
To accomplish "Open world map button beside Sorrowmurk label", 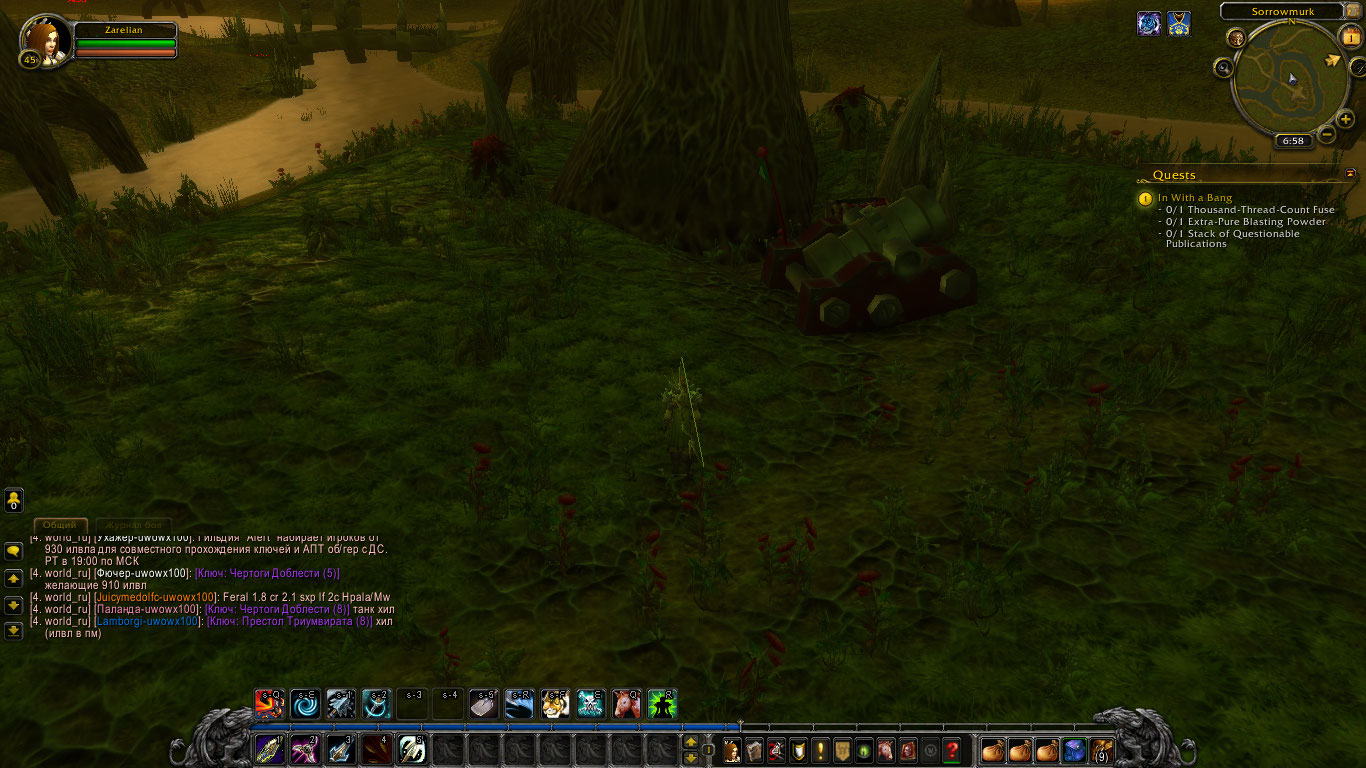I will pos(1354,11).
